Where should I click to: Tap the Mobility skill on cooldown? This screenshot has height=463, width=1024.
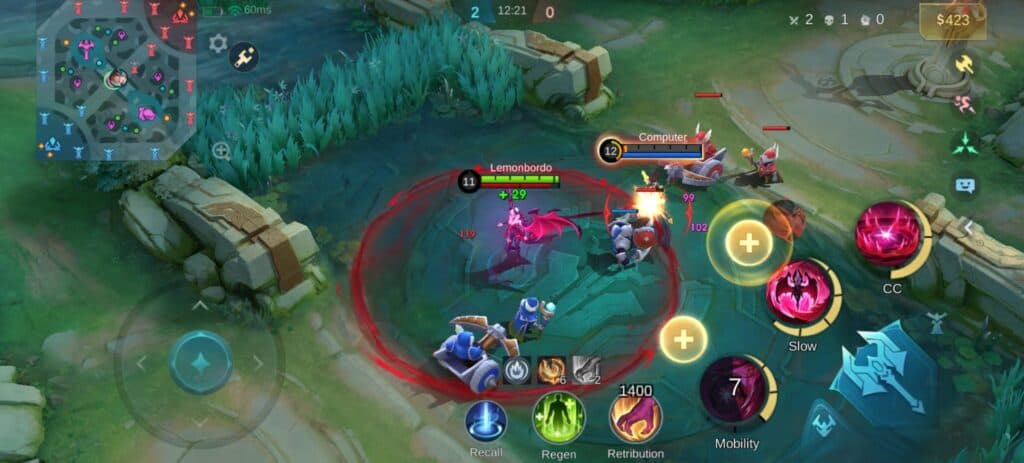(736, 390)
